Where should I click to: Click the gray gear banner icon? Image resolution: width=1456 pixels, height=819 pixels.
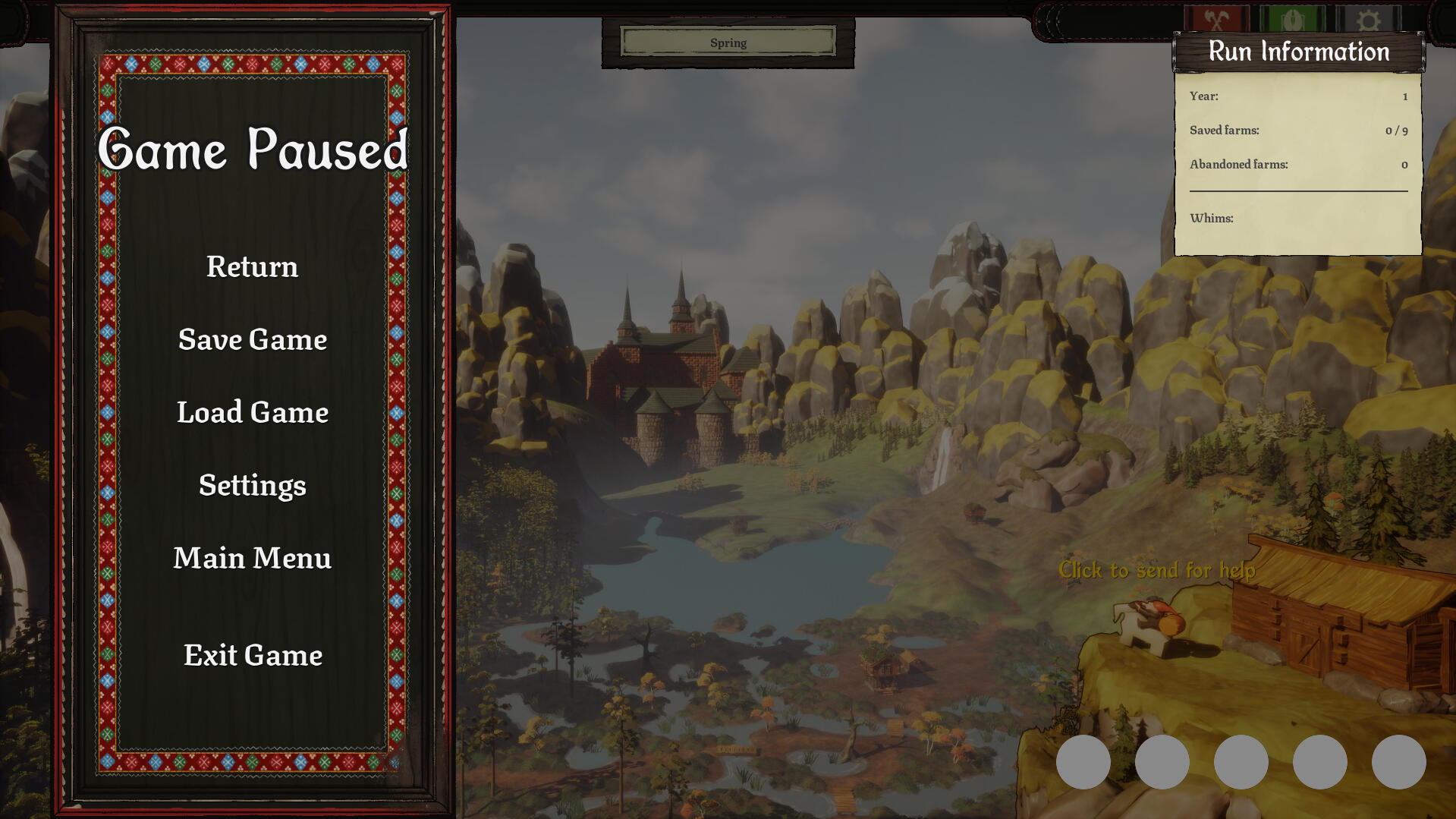(x=1368, y=19)
